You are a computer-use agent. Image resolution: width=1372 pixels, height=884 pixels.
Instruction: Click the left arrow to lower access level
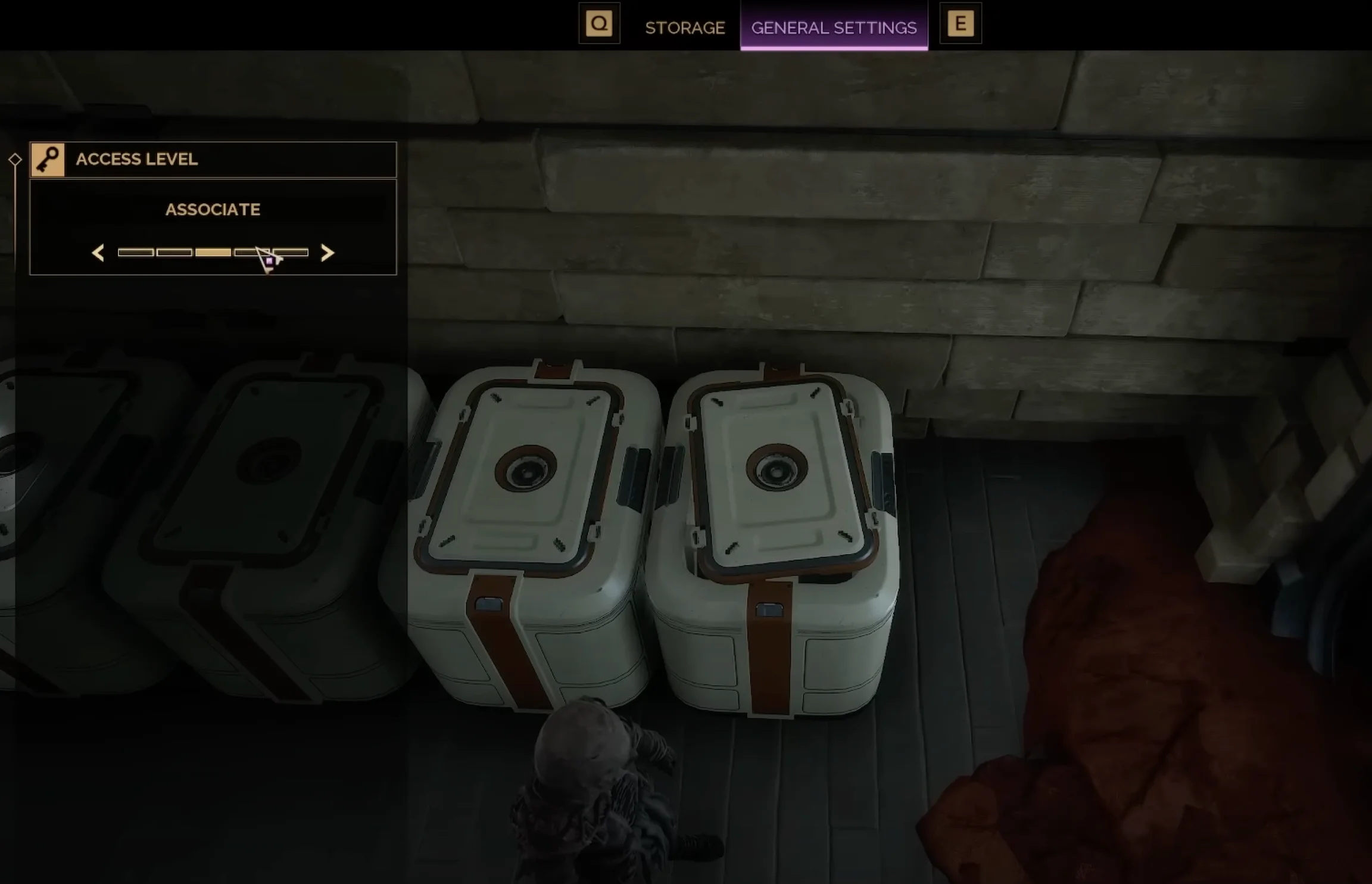tap(98, 253)
